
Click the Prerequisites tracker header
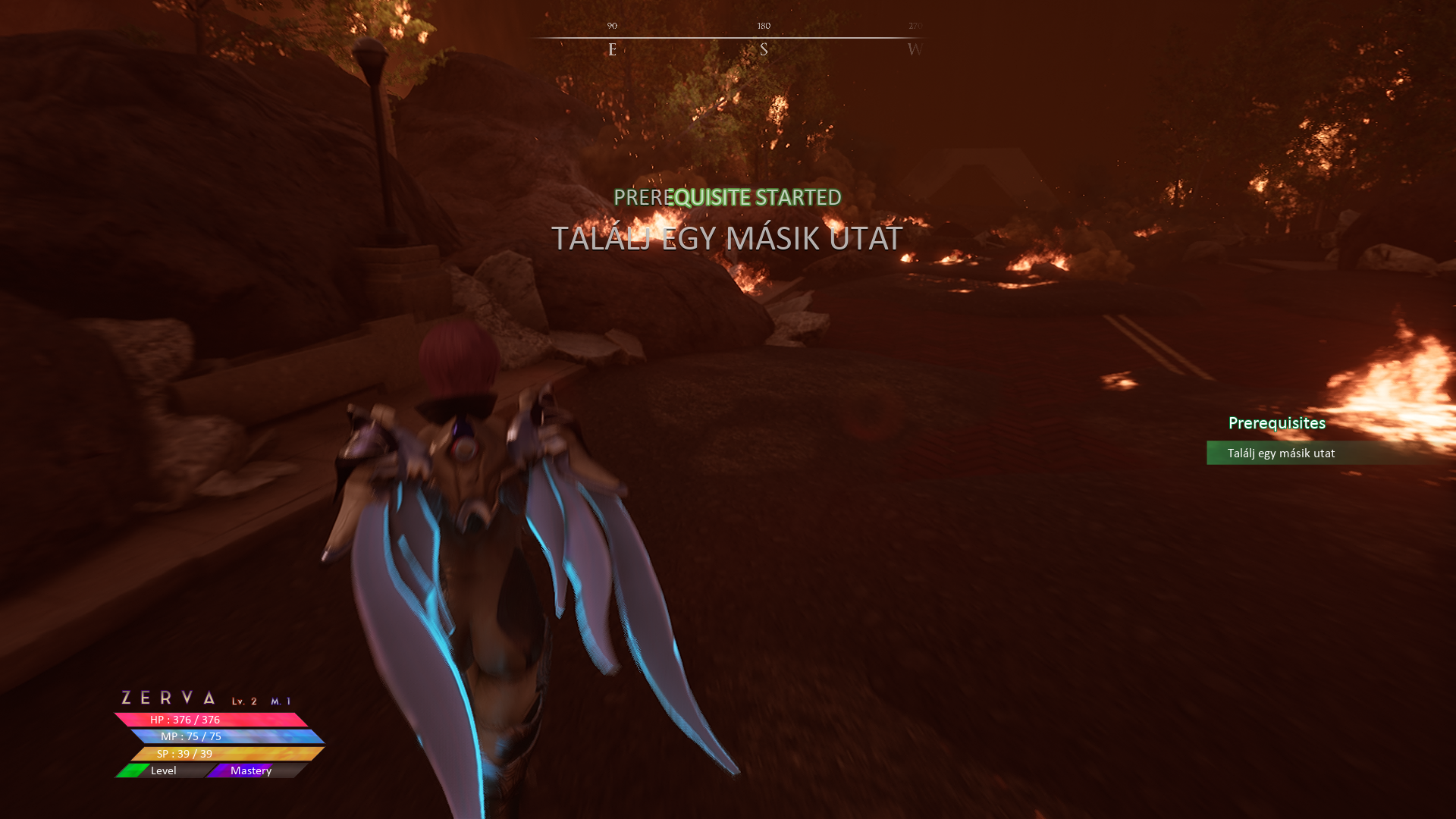1276,423
